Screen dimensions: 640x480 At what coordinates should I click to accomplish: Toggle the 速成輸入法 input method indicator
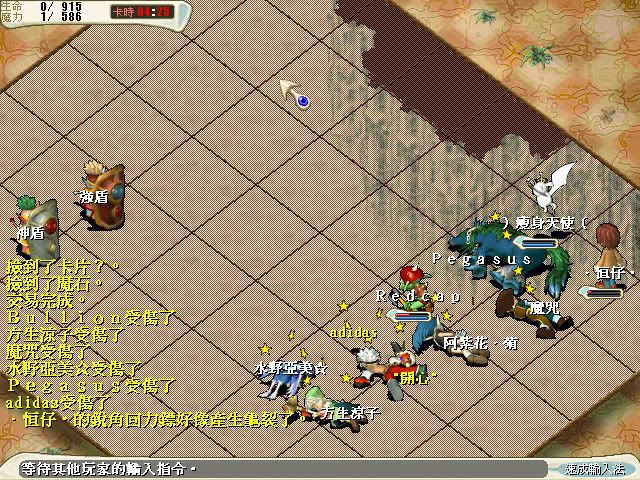[x=594, y=468]
